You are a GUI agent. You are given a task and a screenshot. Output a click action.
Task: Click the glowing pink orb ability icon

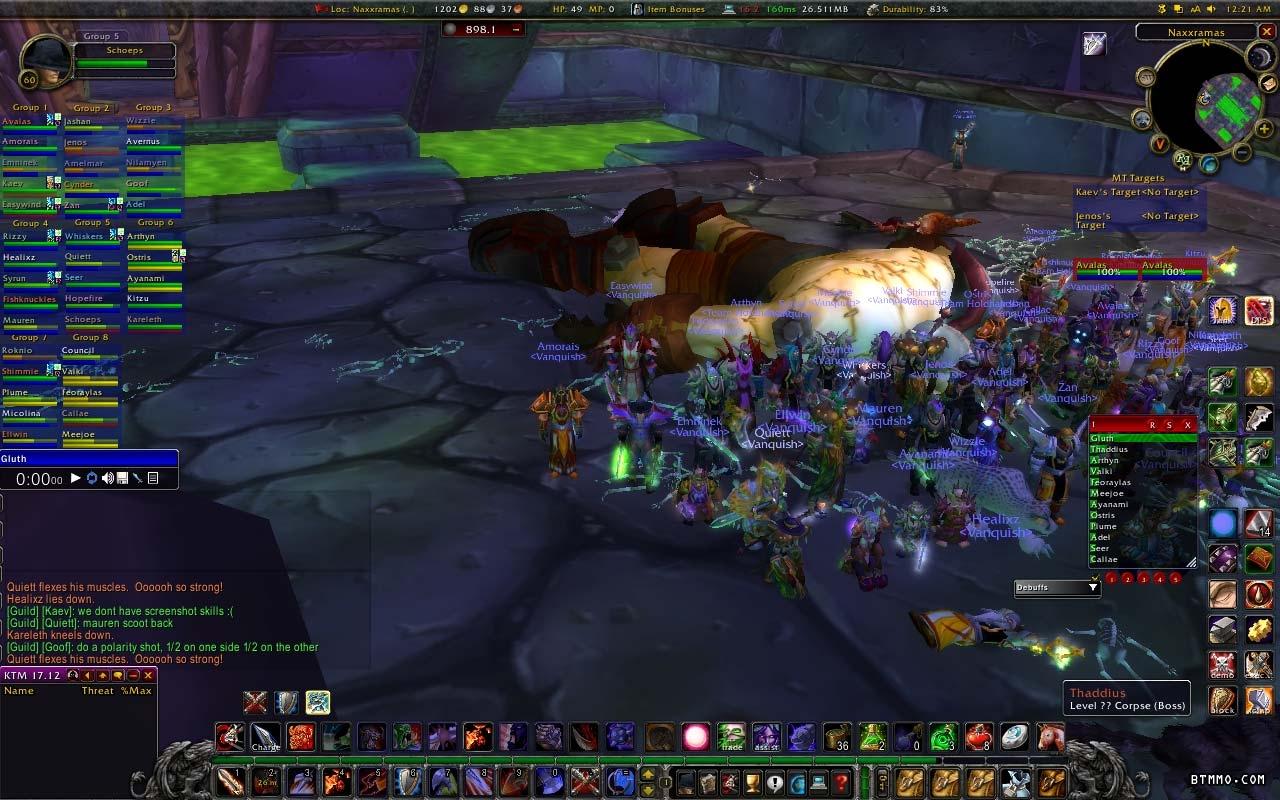pos(695,738)
